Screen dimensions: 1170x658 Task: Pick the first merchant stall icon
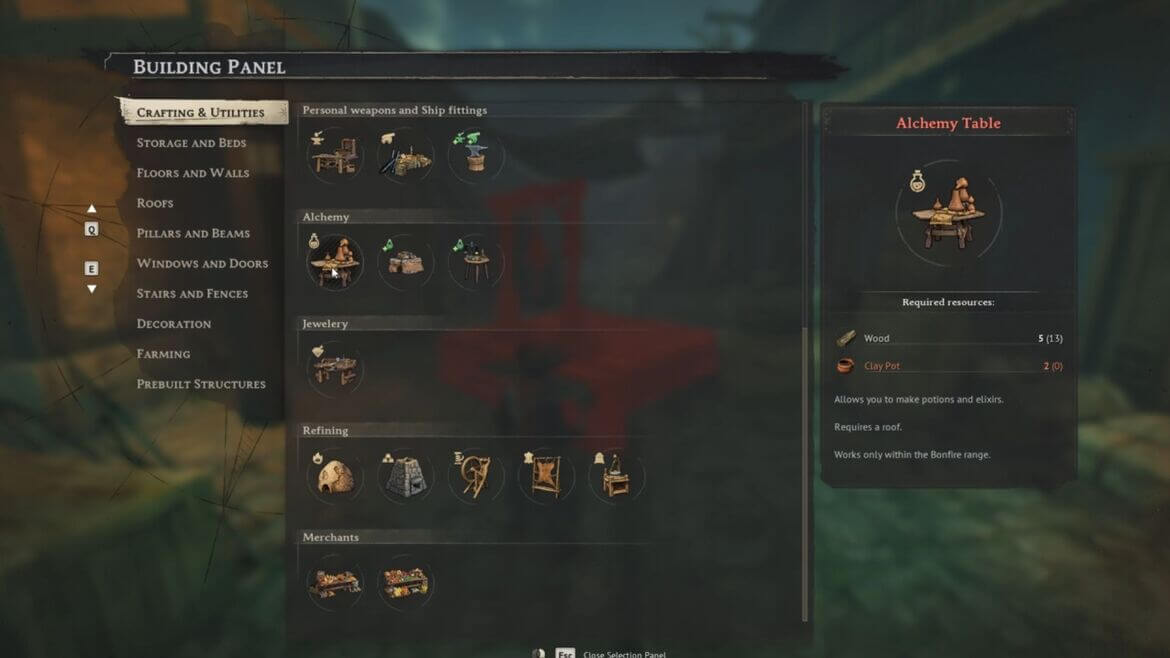334,583
